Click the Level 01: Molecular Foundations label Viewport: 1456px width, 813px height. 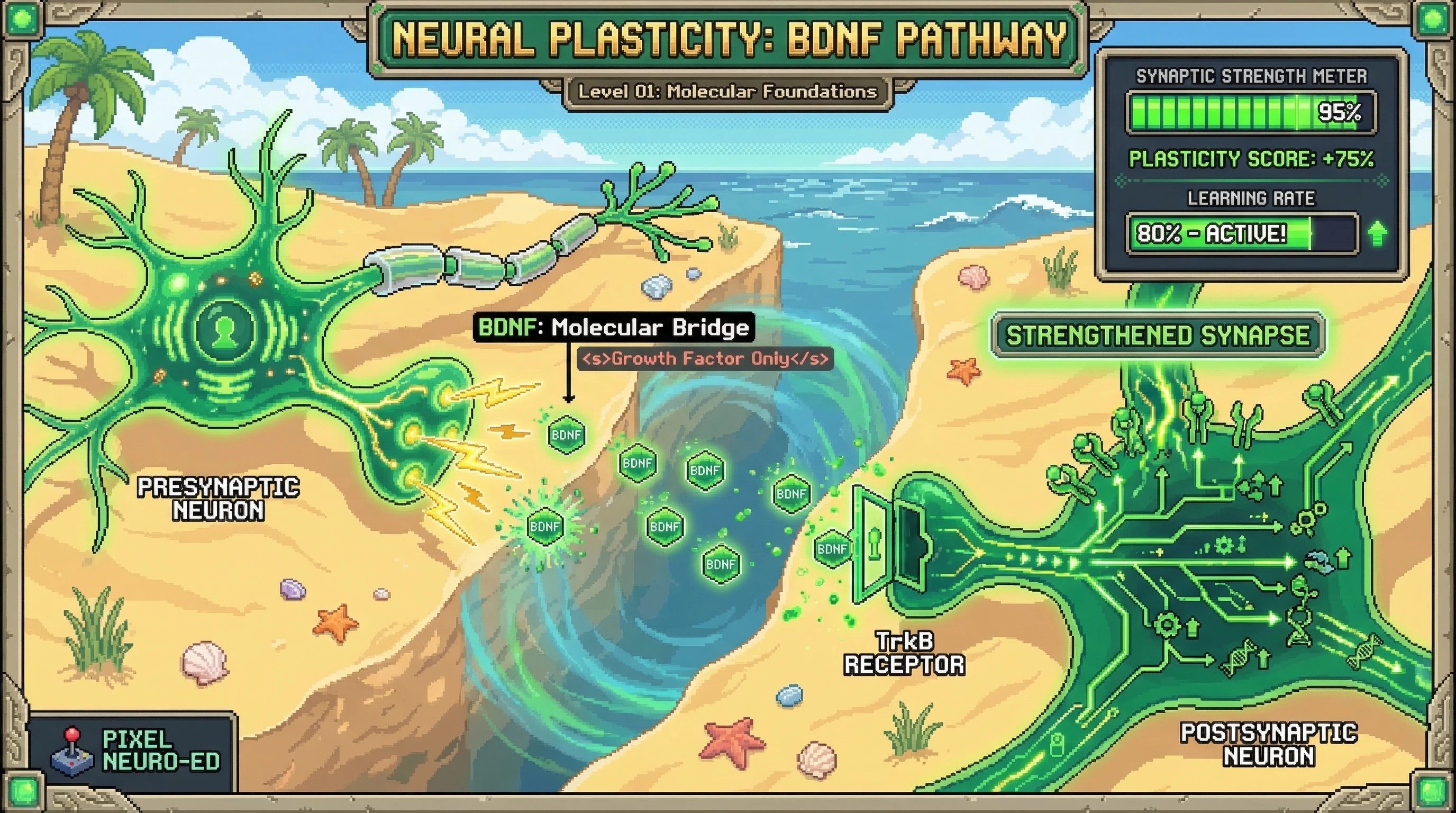(x=727, y=92)
